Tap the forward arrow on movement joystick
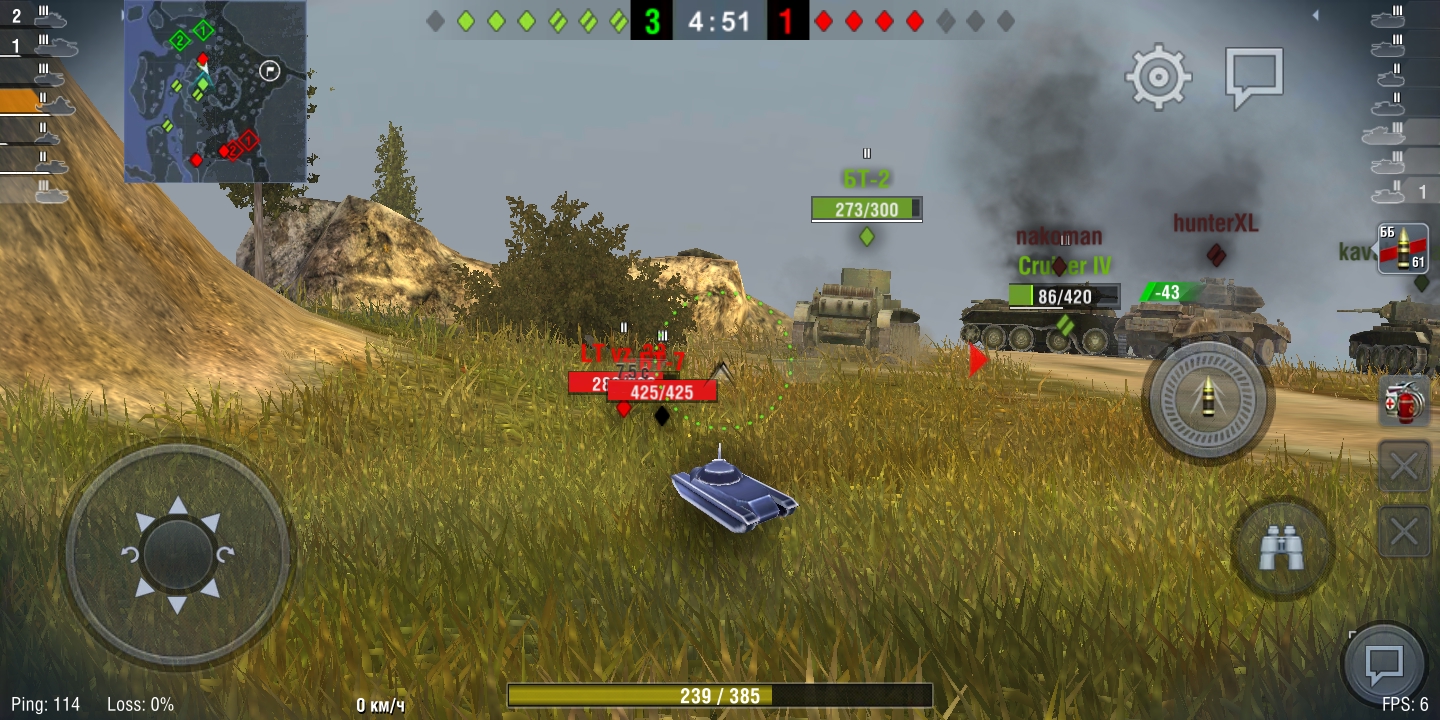Screen dimensions: 1440x720 coord(178,505)
